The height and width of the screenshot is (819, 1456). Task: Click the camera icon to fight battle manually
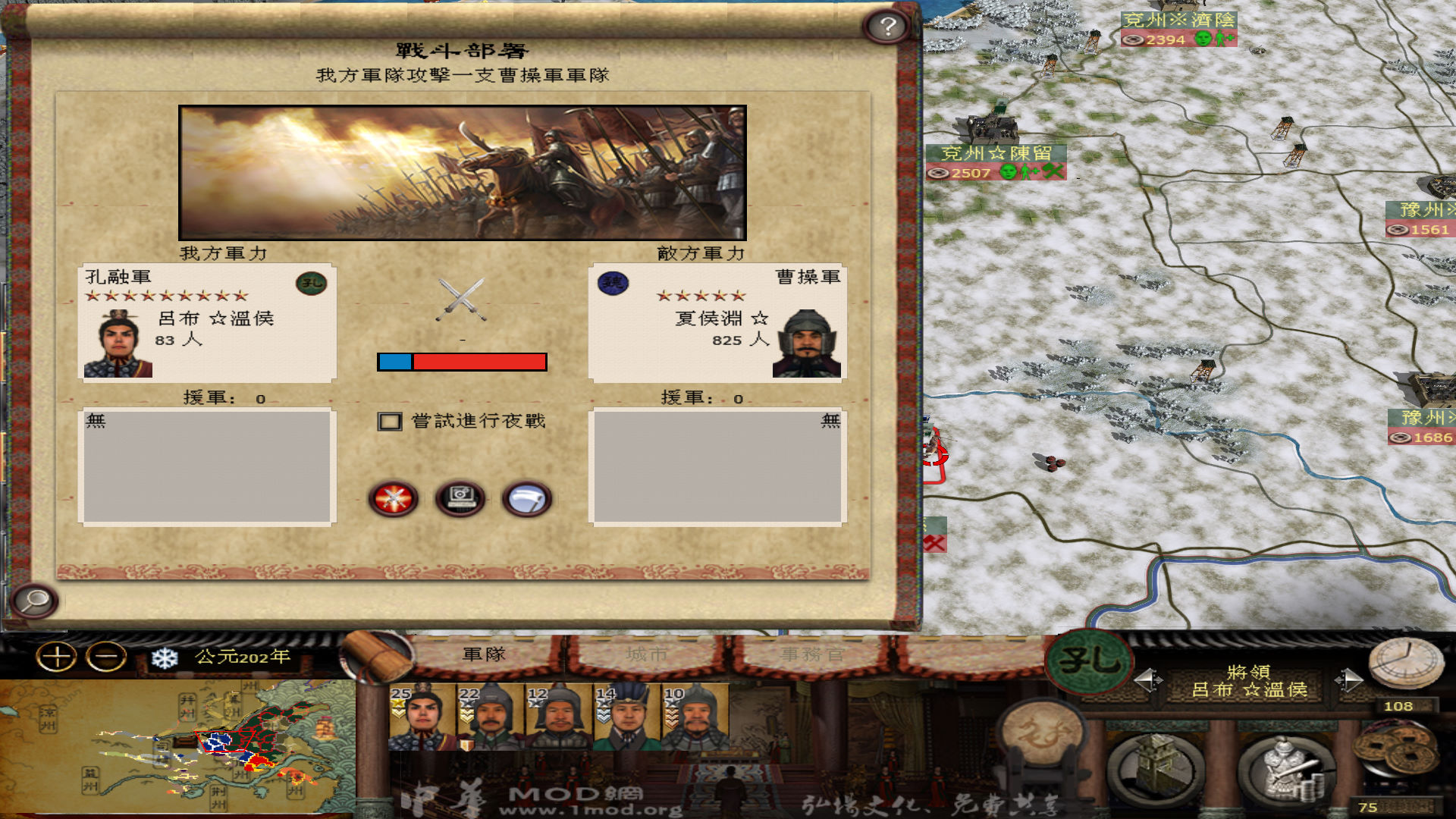click(460, 497)
